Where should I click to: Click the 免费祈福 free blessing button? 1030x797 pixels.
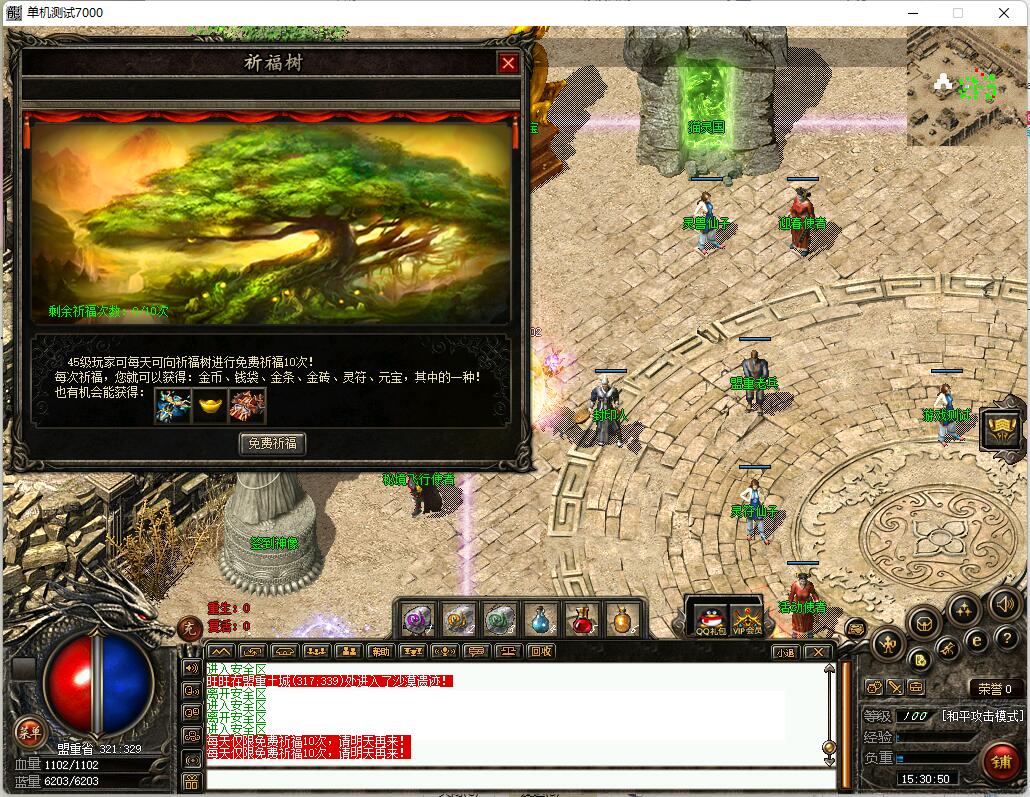[x=272, y=443]
